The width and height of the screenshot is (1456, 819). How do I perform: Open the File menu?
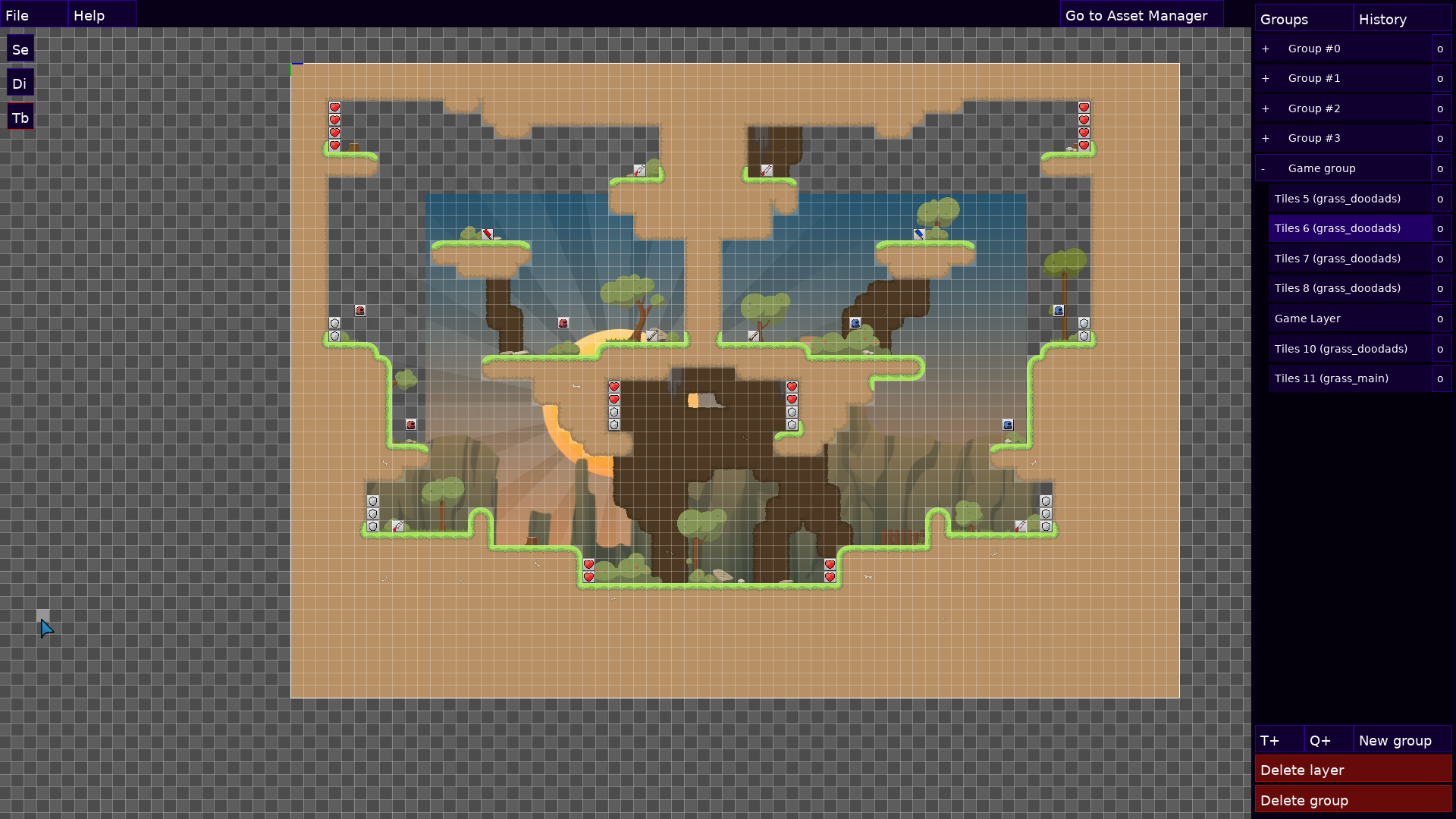(17, 15)
